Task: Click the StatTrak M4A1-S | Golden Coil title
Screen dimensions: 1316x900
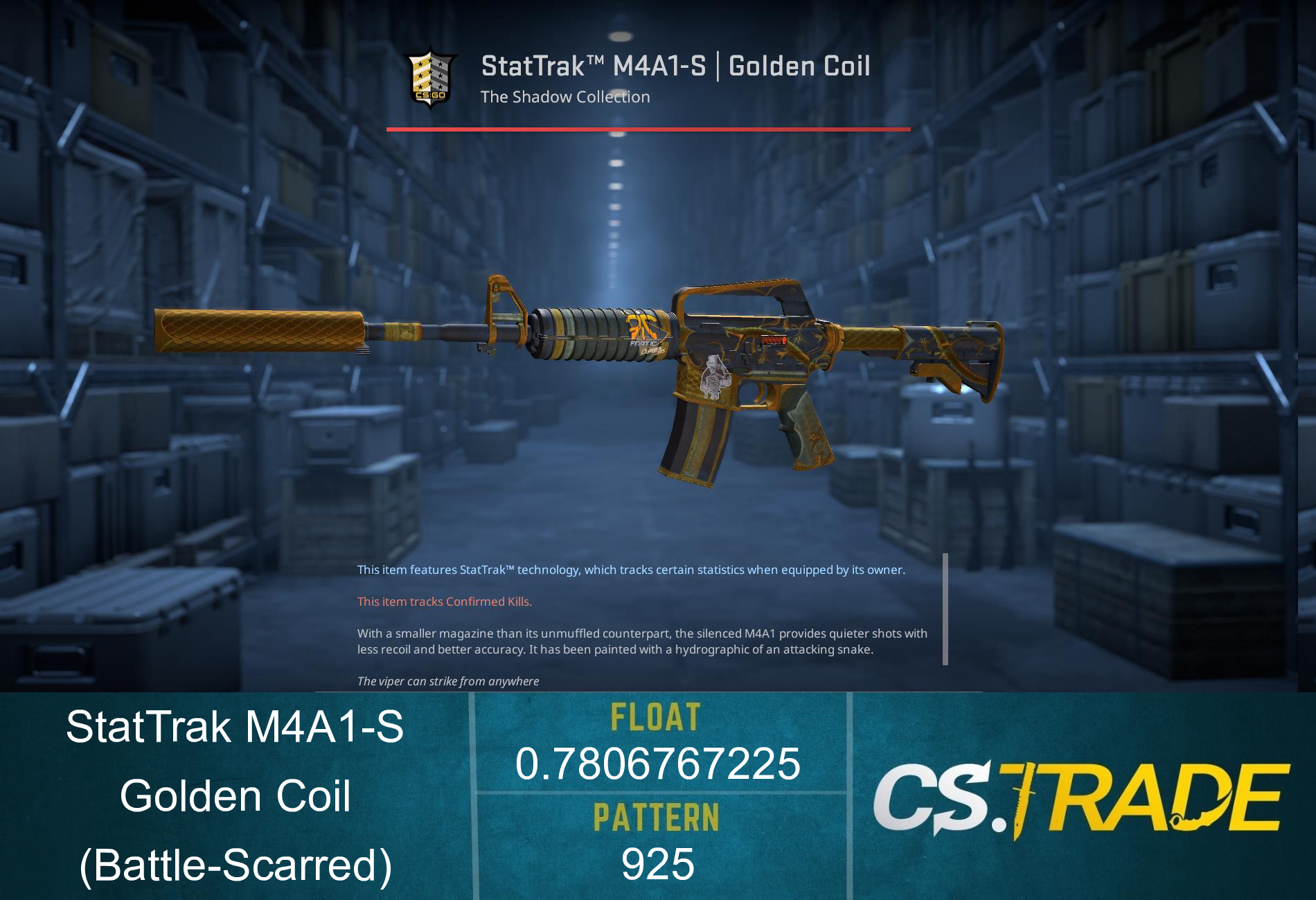Action: click(x=677, y=66)
